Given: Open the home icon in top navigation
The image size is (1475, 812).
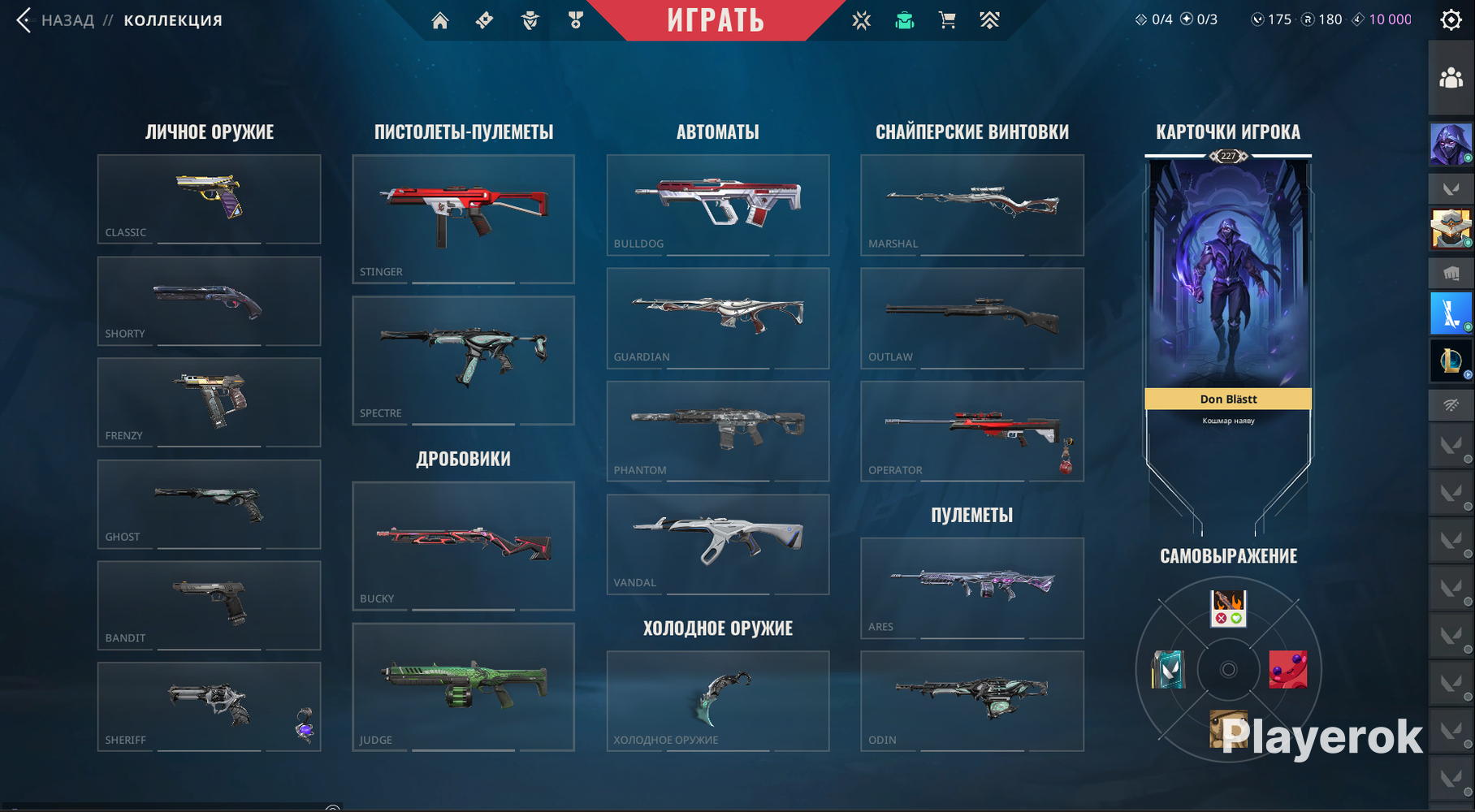Looking at the screenshot, I should point(440,20).
